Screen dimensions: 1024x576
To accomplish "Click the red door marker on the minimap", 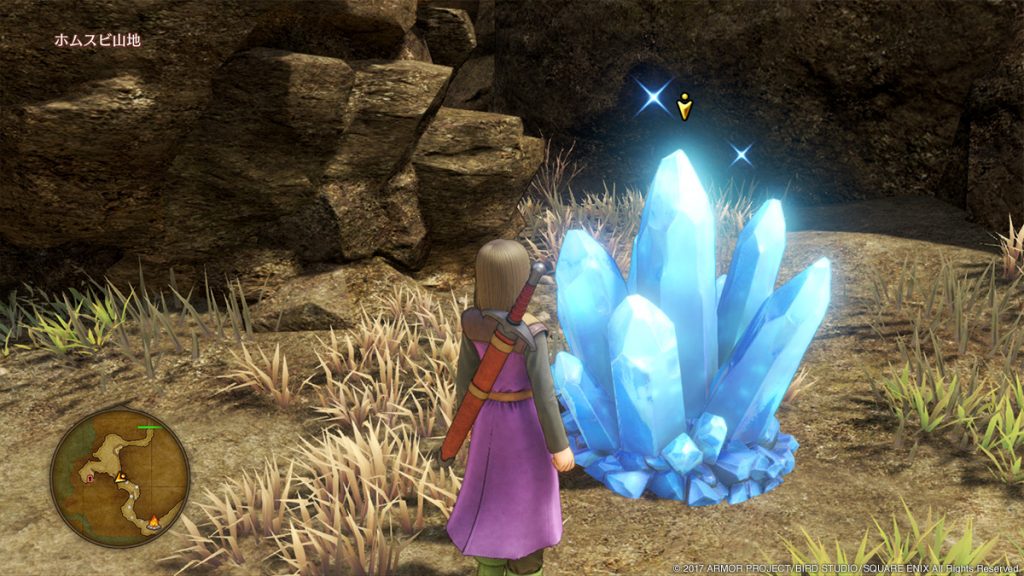I will pos(91,479).
